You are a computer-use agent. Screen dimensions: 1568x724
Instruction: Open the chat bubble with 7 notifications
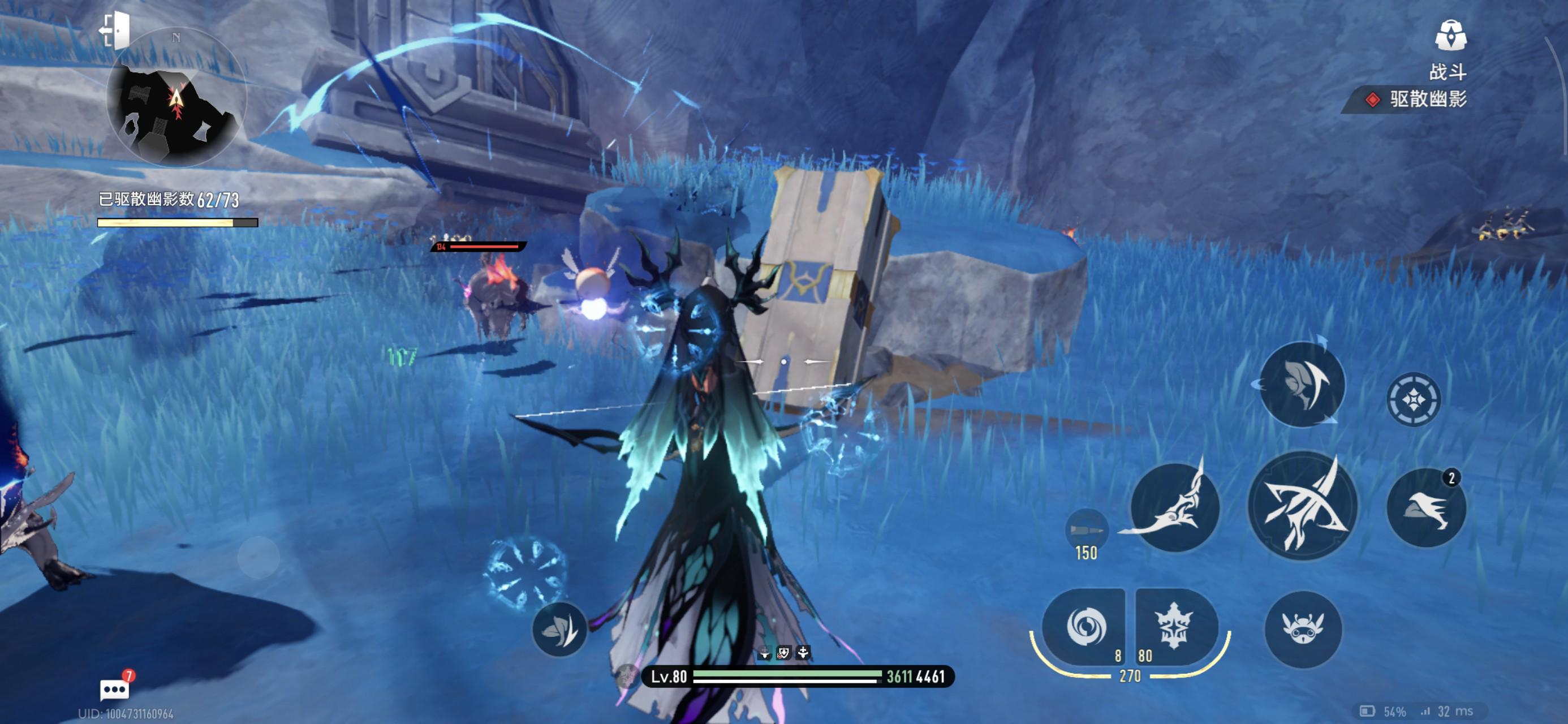coord(114,689)
